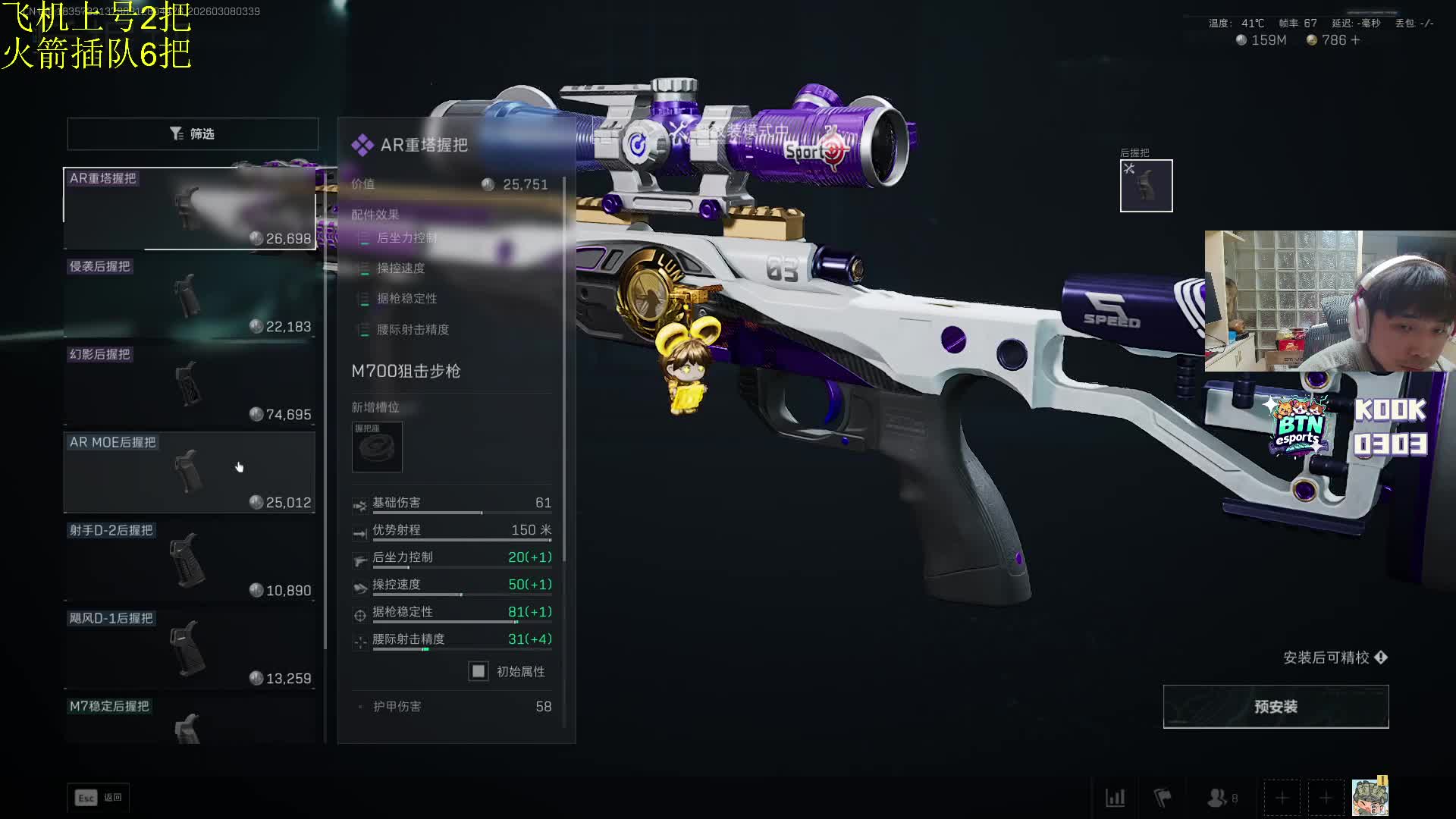Click the 预安装 pre-install button
This screenshot has width=1456, height=819.
click(x=1276, y=707)
